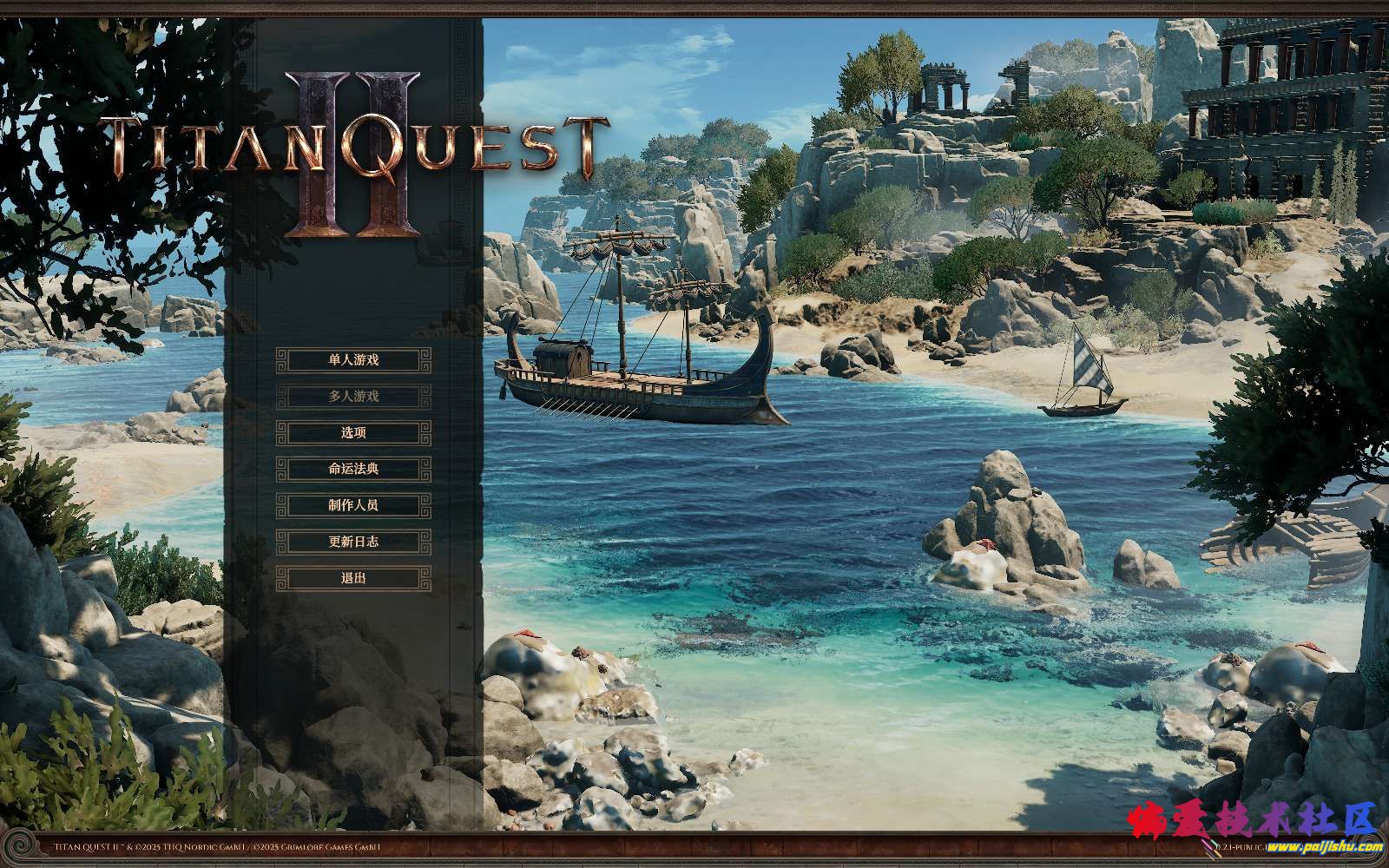Image resolution: width=1389 pixels, height=868 pixels.
Task: Show the 制作人员 credits
Action: coord(353,505)
